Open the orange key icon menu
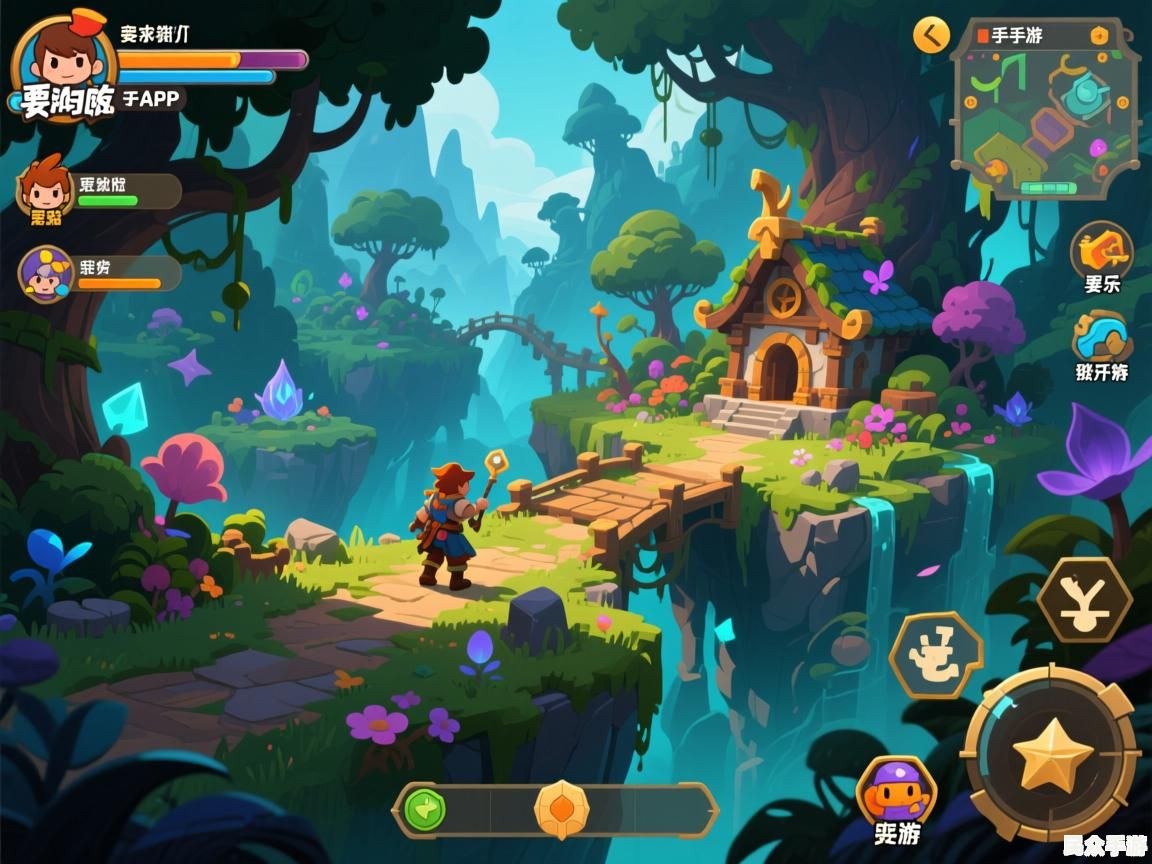Screen dimensions: 1152x864 (x=1101, y=250)
